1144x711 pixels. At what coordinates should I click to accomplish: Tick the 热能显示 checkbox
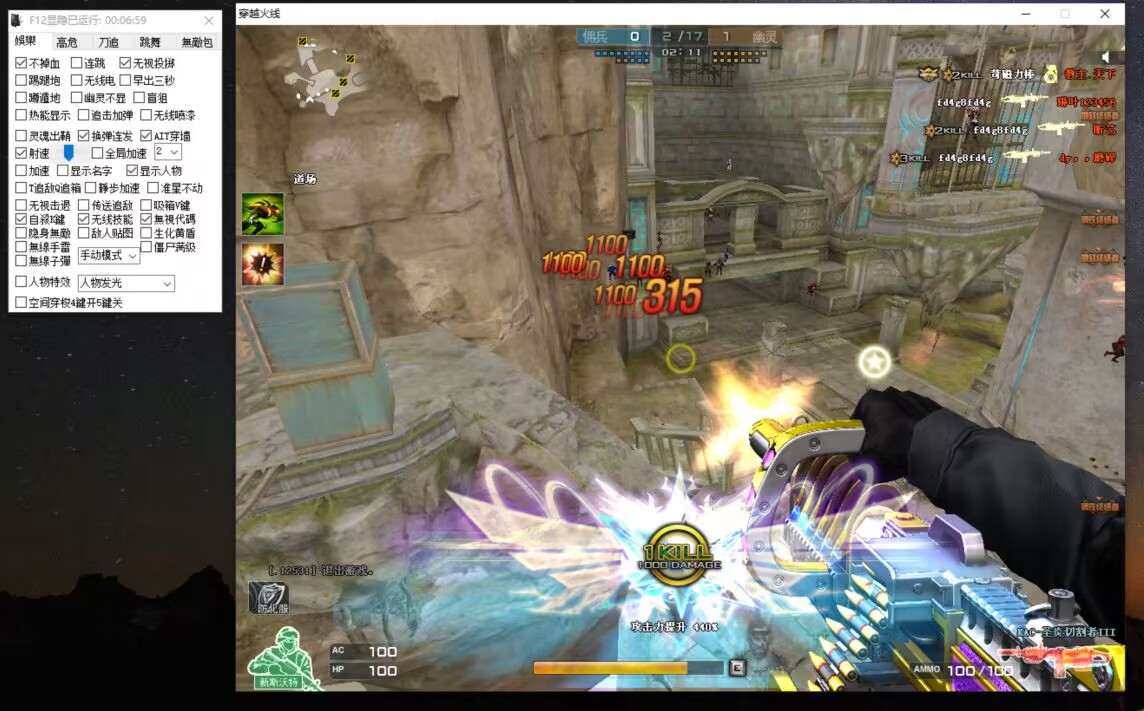pyautogui.click(x=21, y=115)
